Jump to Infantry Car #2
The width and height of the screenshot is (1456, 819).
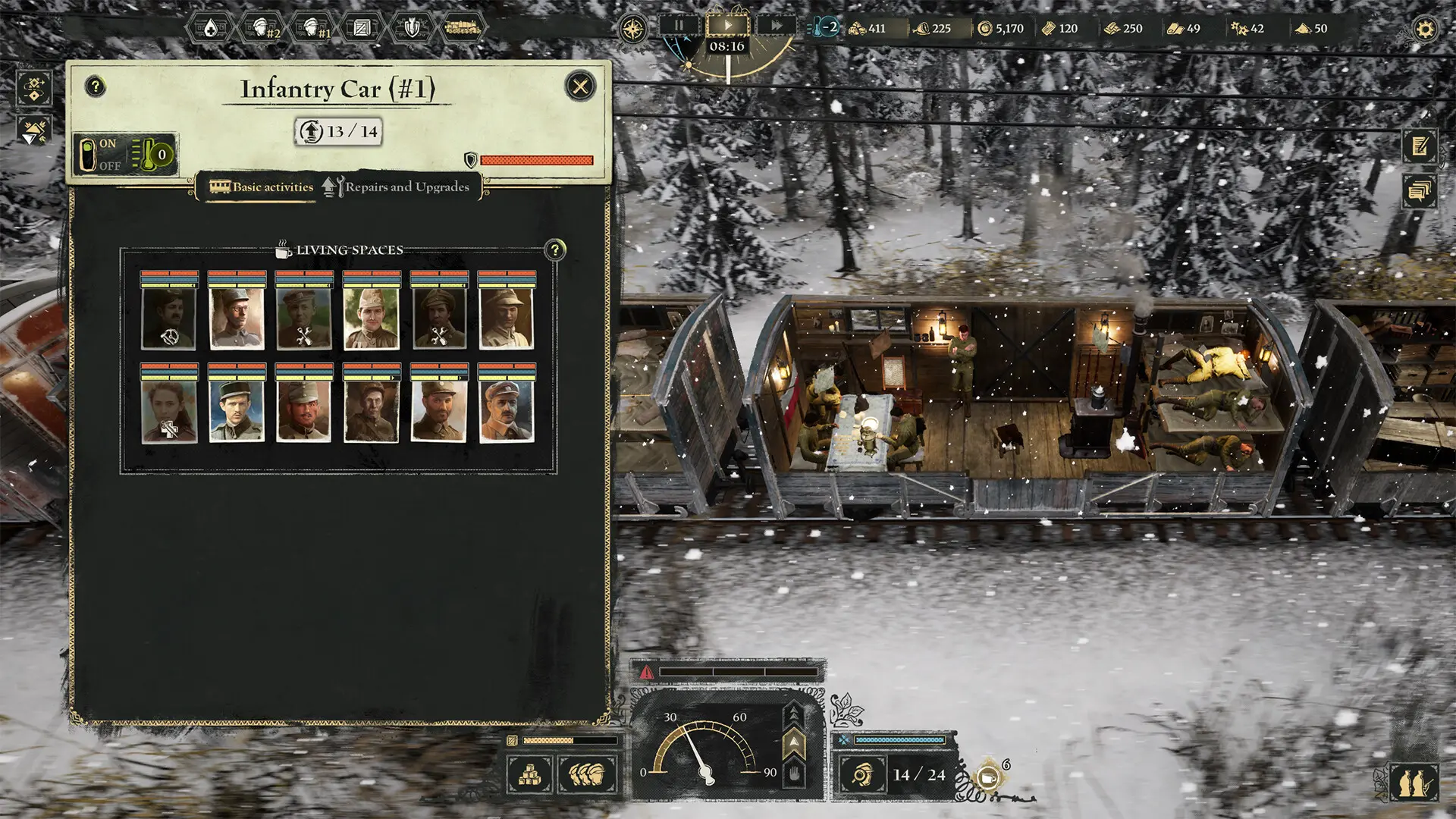[x=263, y=29]
